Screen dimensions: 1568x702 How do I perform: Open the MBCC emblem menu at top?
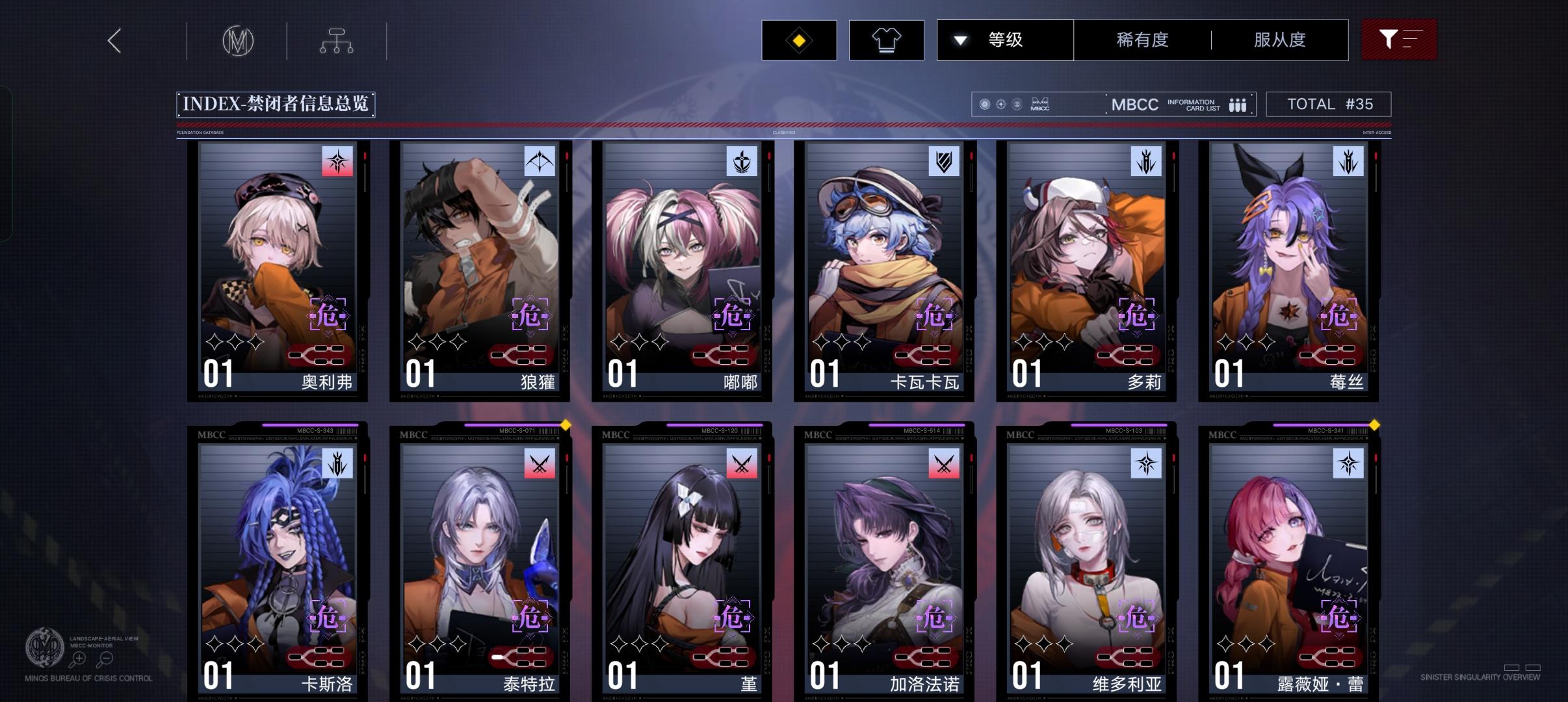pyautogui.click(x=238, y=40)
